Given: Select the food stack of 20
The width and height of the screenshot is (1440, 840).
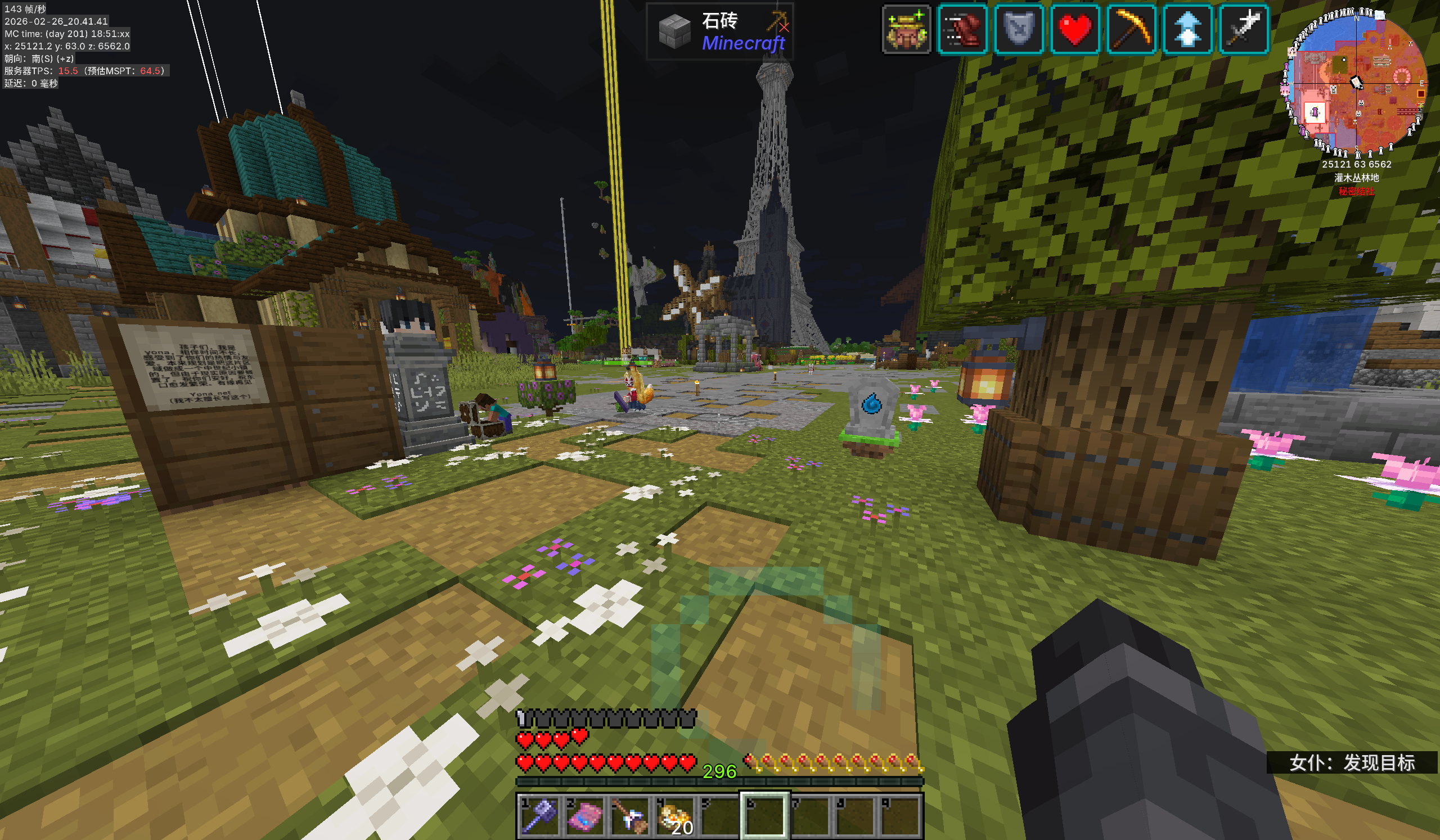Looking at the screenshot, I should (x=674, y=815).
